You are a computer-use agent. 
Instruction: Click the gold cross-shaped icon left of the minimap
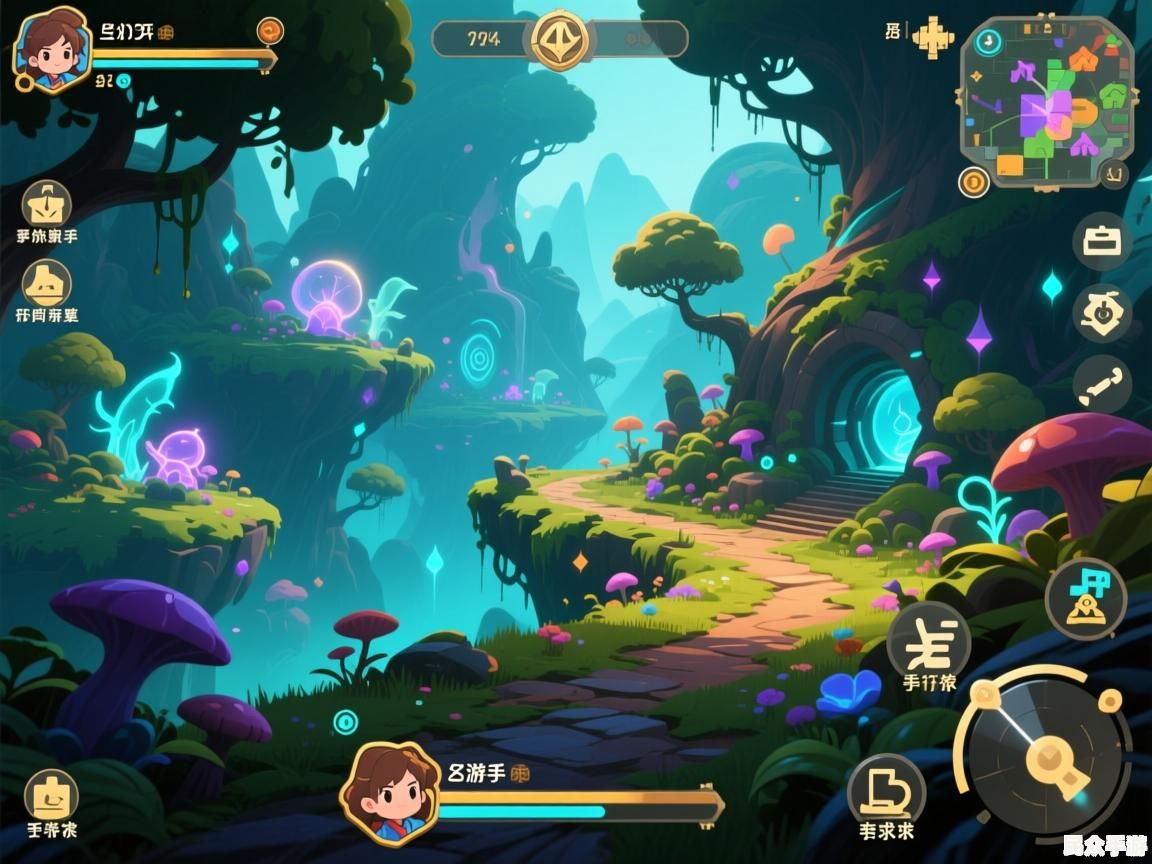tap(933, 36)
